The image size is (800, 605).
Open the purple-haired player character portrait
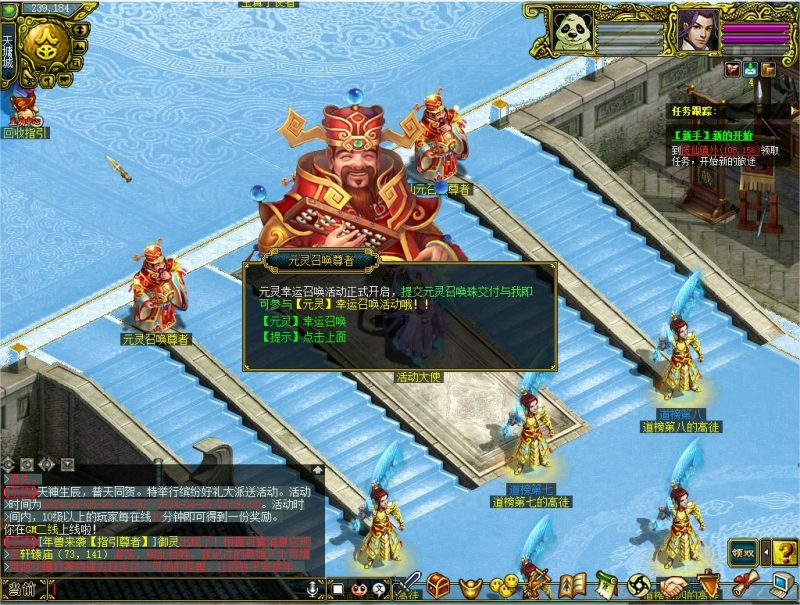[x=695, y=31]
